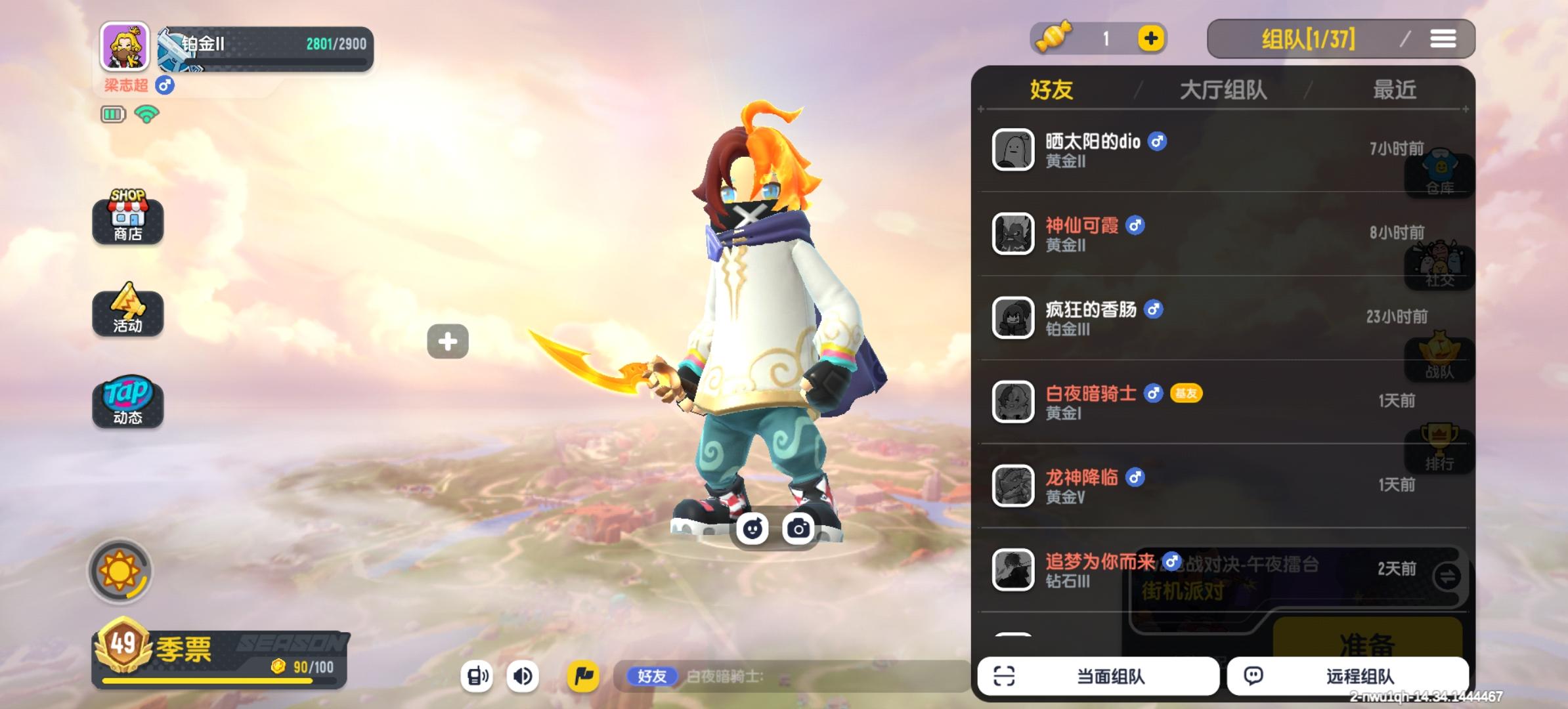The image size is (1568, 709).
Task: Mute game audio with the speaker toggle
Action: [523, 676]
